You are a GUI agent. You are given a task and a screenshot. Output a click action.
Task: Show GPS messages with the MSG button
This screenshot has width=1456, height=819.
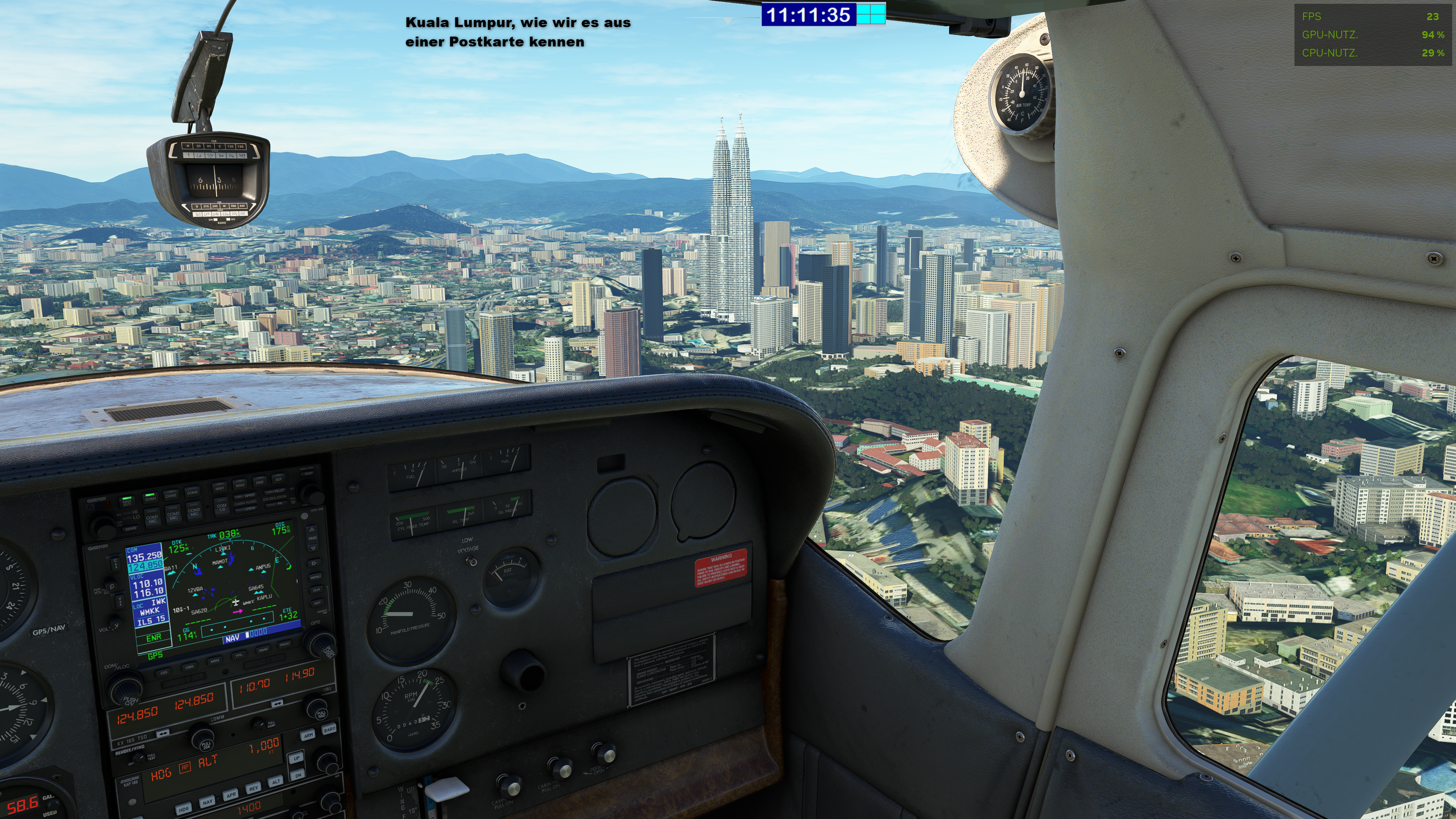(x=215, y=660)
